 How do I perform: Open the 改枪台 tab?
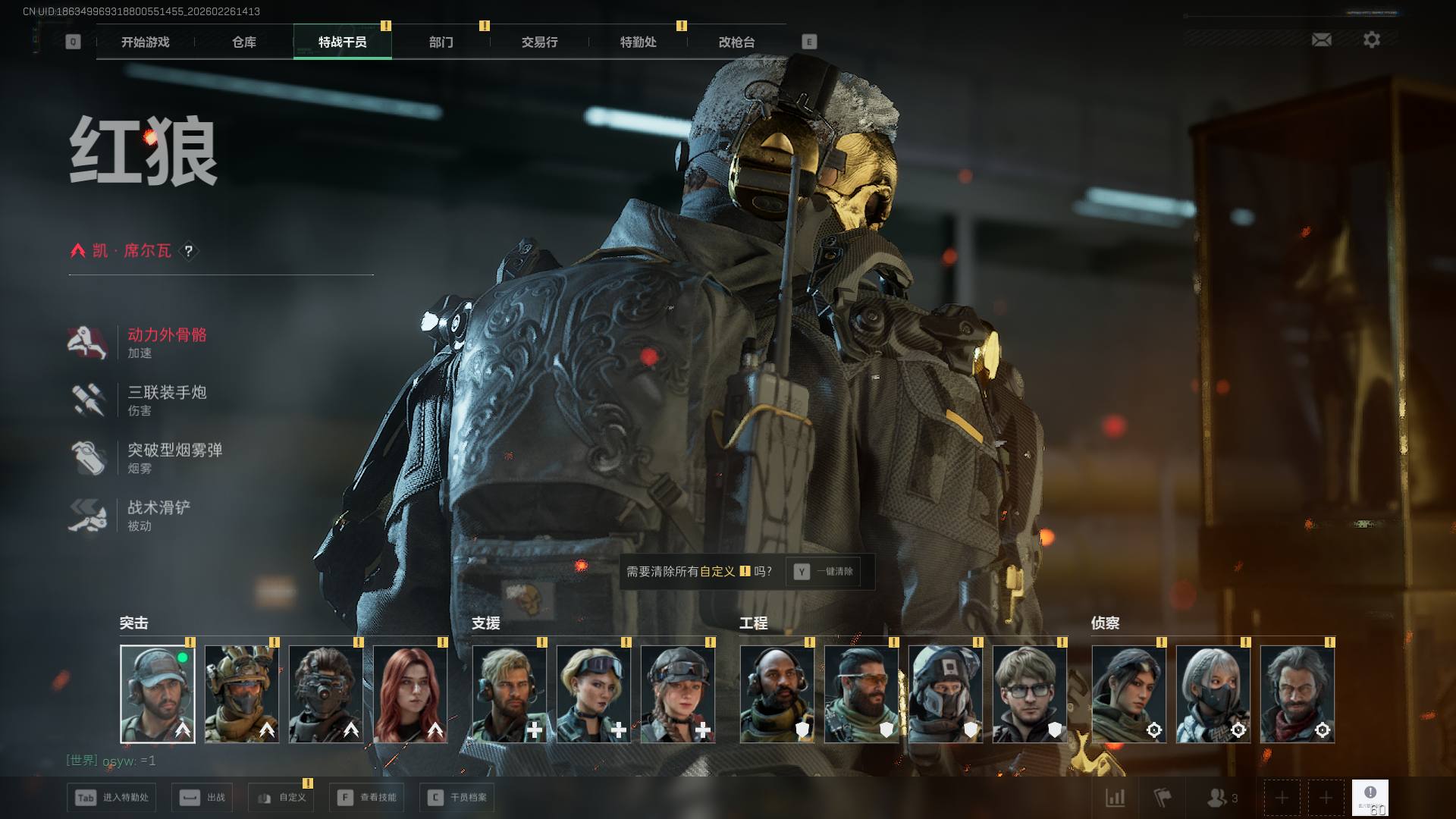pos(736,42)
